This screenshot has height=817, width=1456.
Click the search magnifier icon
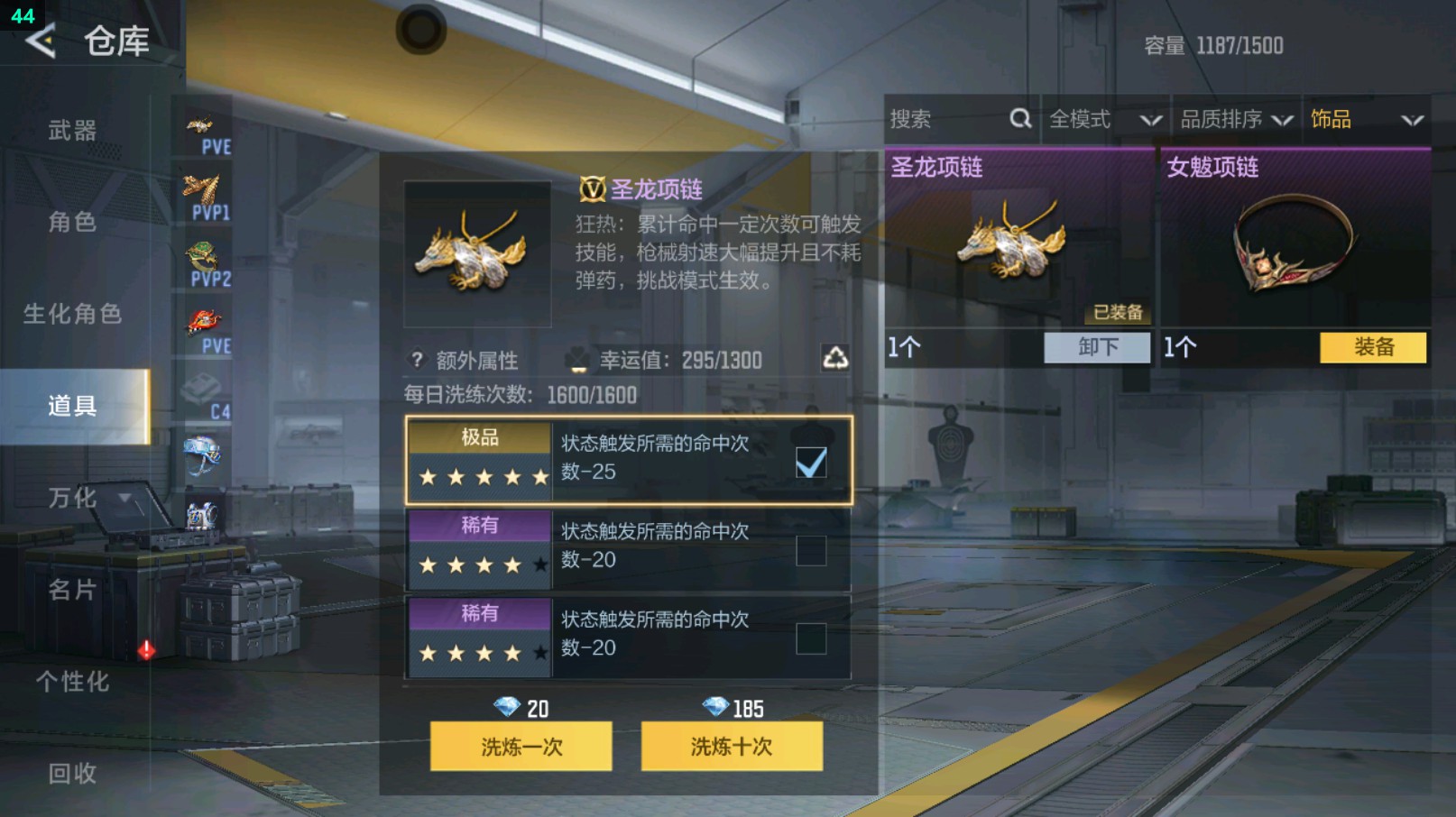1020,118
